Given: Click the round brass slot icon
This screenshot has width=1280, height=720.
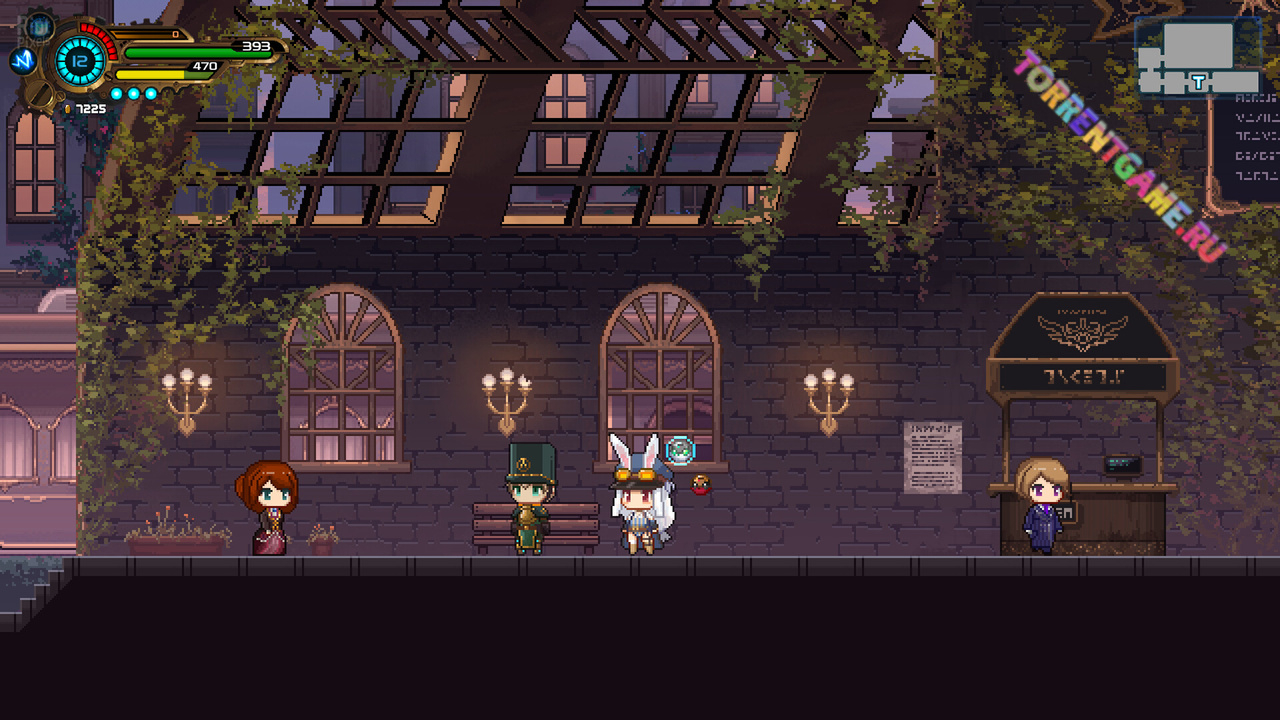Looking at the screenshot, I should click(40, 96).
